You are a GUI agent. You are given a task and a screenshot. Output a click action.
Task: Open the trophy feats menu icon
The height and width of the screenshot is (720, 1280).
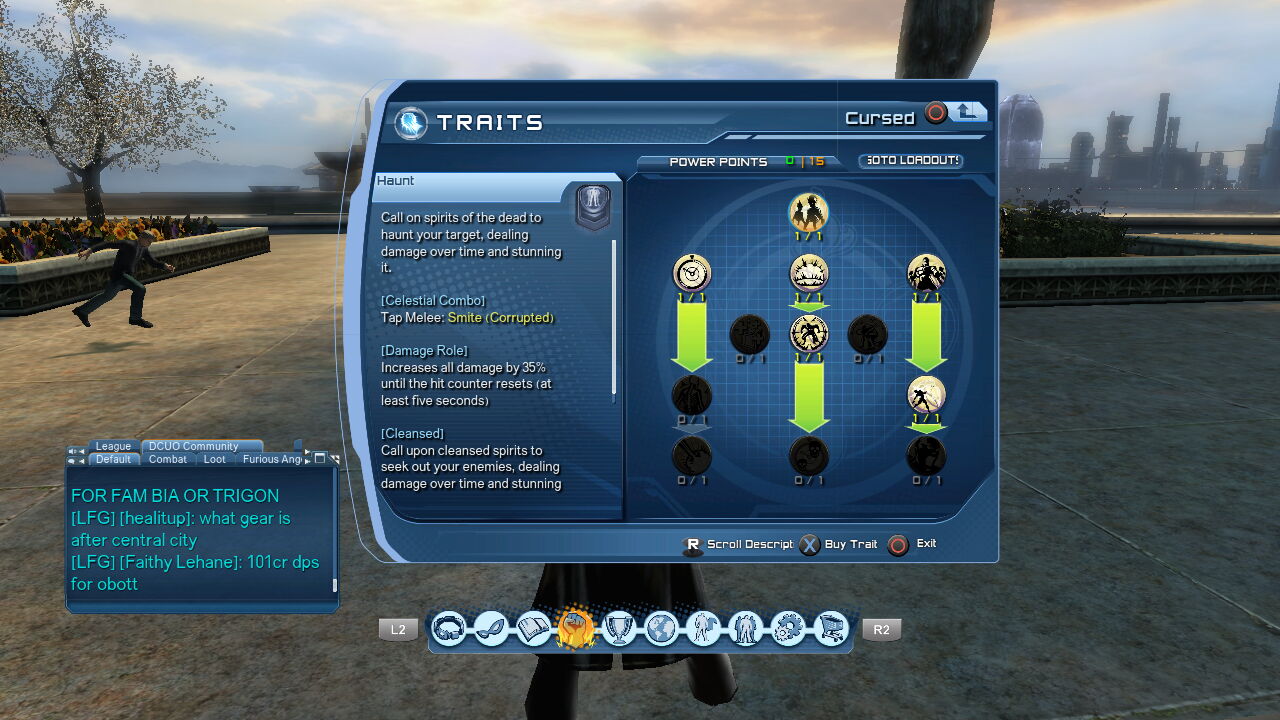(x=619, y=629)
